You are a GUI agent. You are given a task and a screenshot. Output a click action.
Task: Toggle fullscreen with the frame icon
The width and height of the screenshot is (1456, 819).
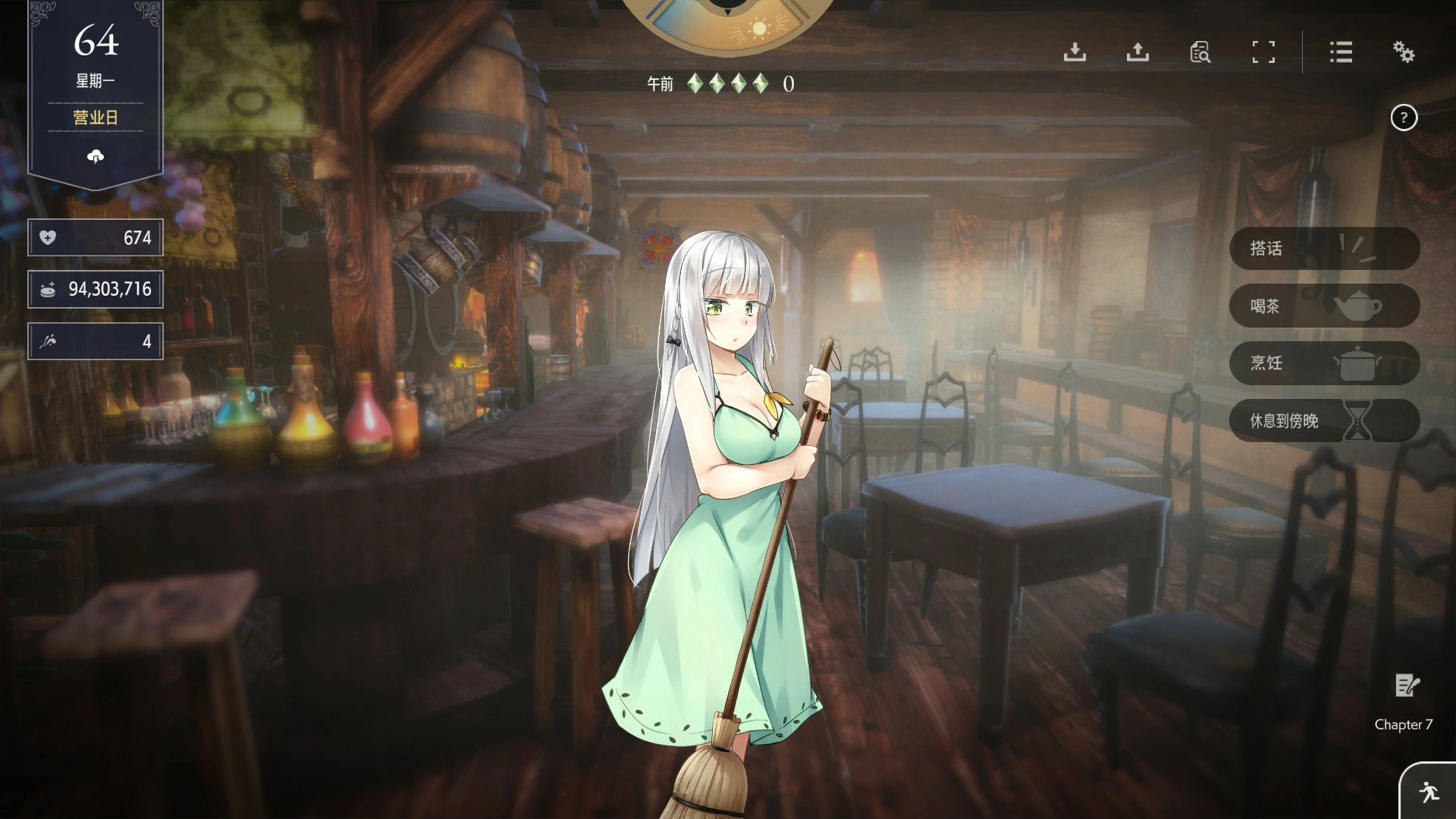pos(1263,52)
